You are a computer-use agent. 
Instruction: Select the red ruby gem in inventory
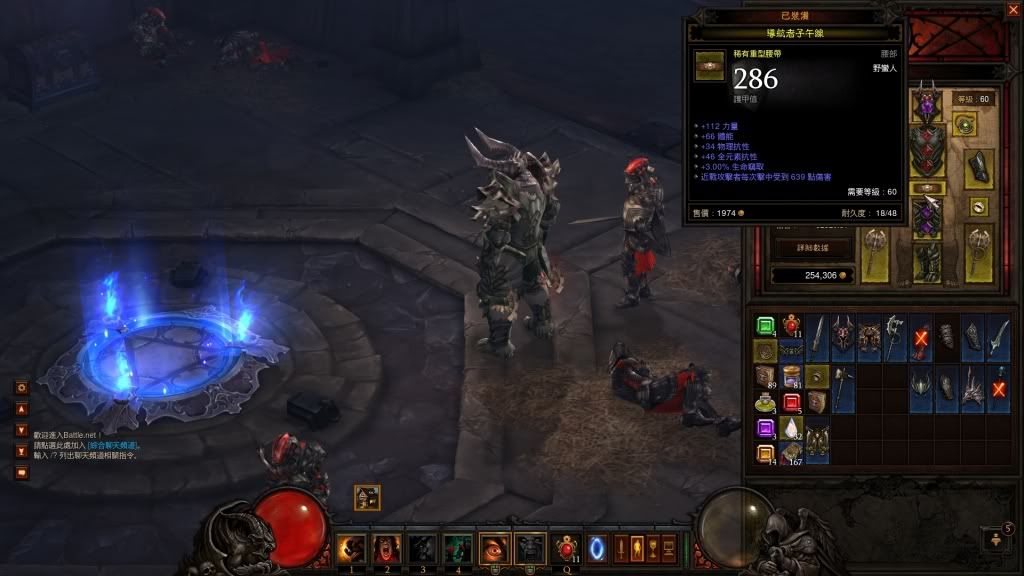791,403
